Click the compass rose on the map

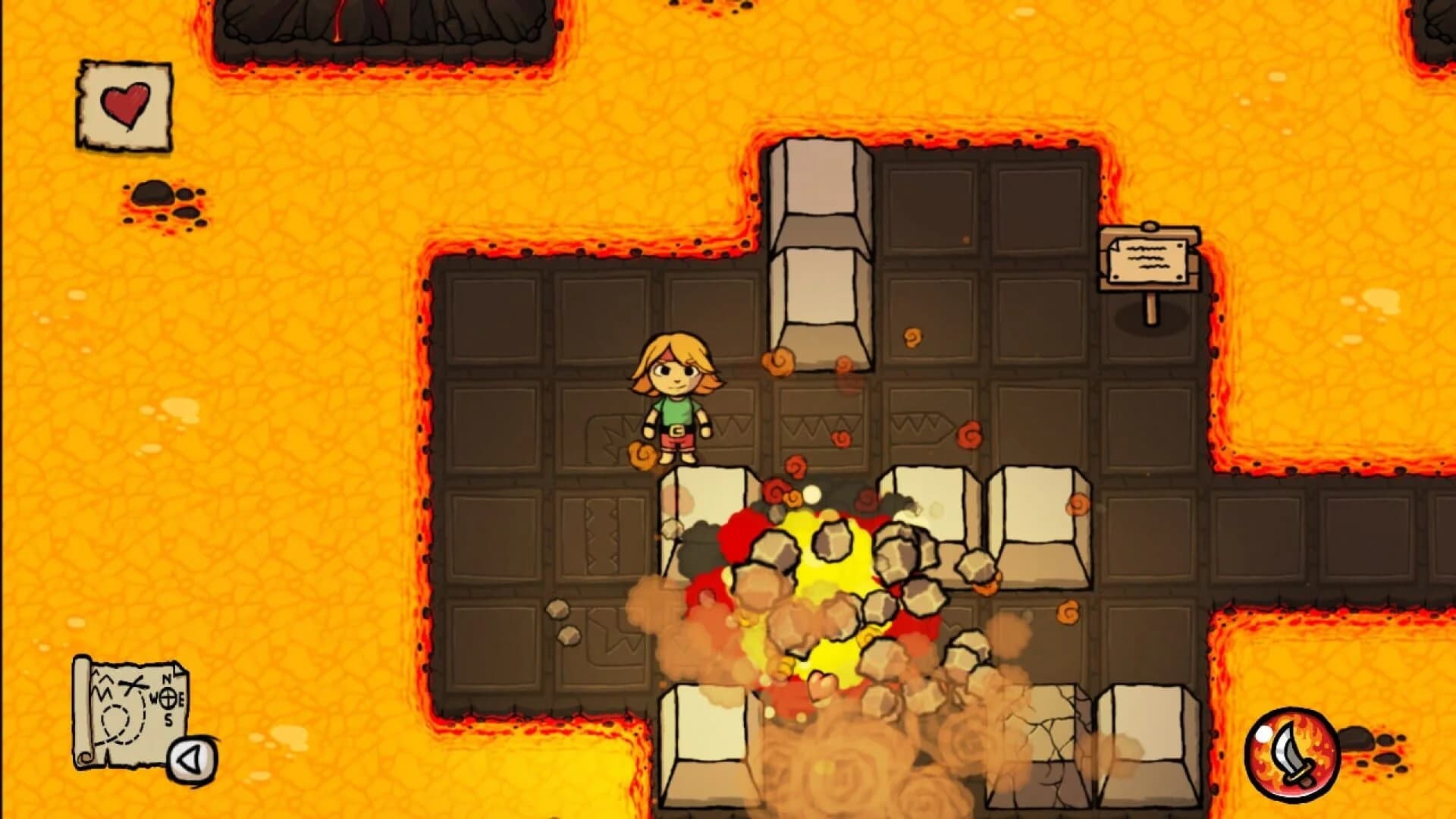pyautogui.click(x=168, y=698)
